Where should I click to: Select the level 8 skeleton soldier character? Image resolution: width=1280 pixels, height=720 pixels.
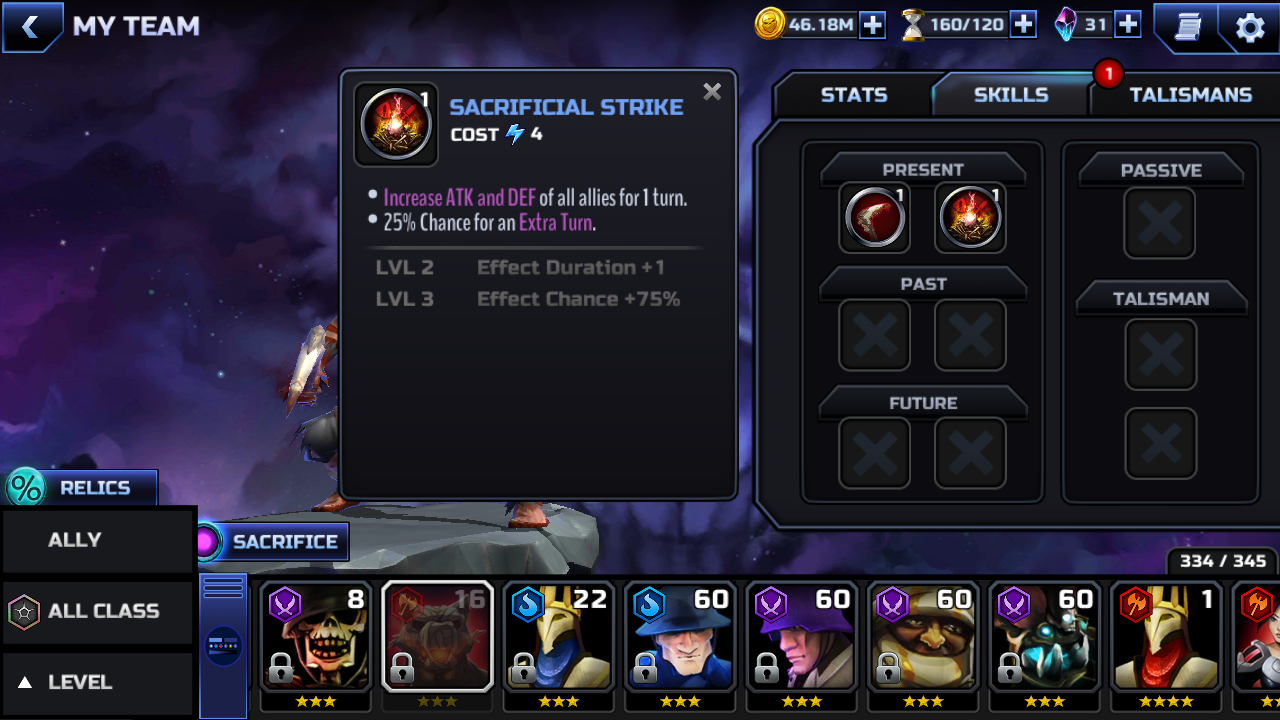[x=315, y=636]
